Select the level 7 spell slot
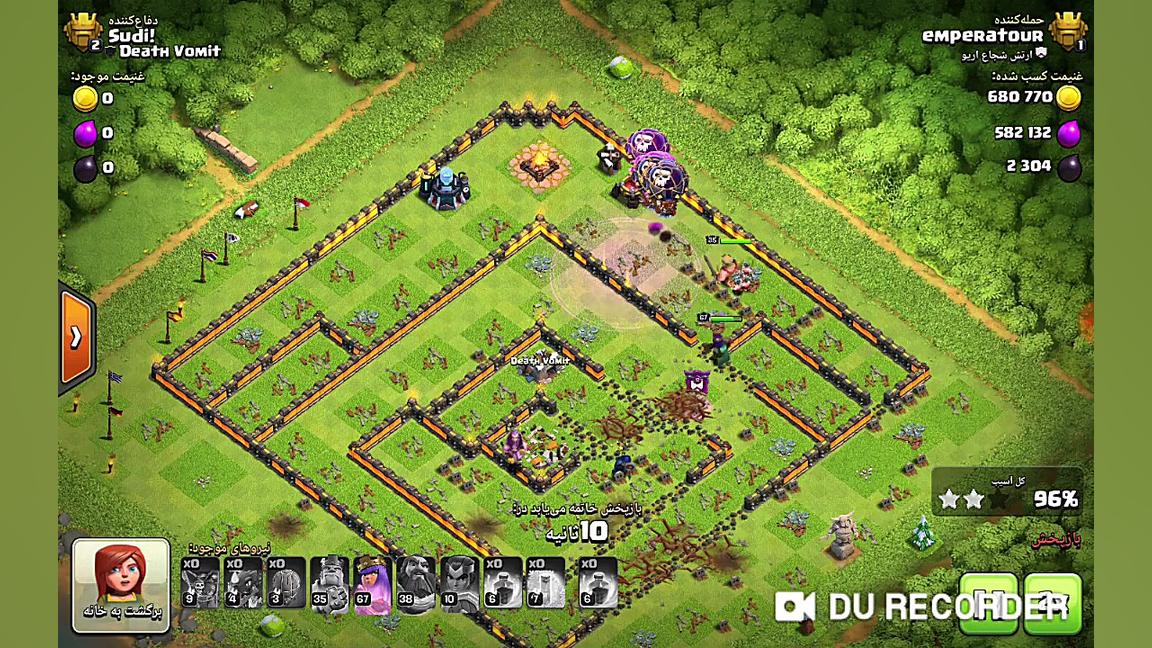Screen dimensions: 1152x648 click(x=546, y=583)
